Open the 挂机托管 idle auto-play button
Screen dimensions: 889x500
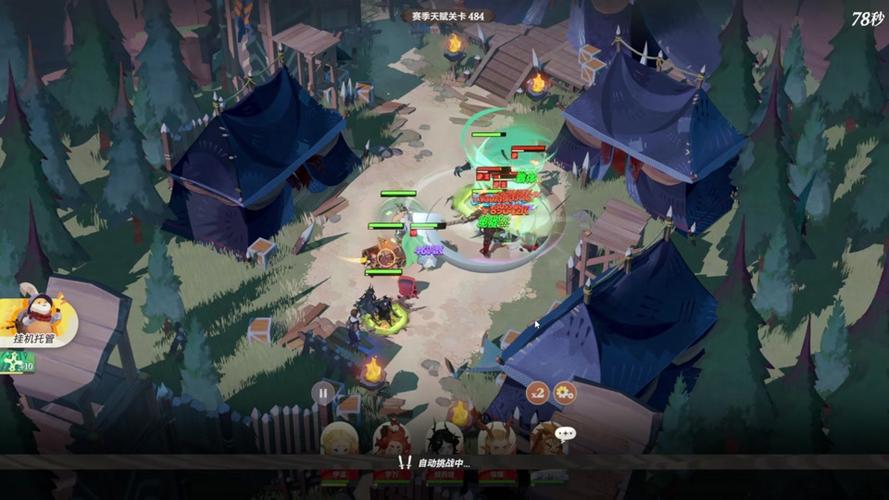(40, 320)
